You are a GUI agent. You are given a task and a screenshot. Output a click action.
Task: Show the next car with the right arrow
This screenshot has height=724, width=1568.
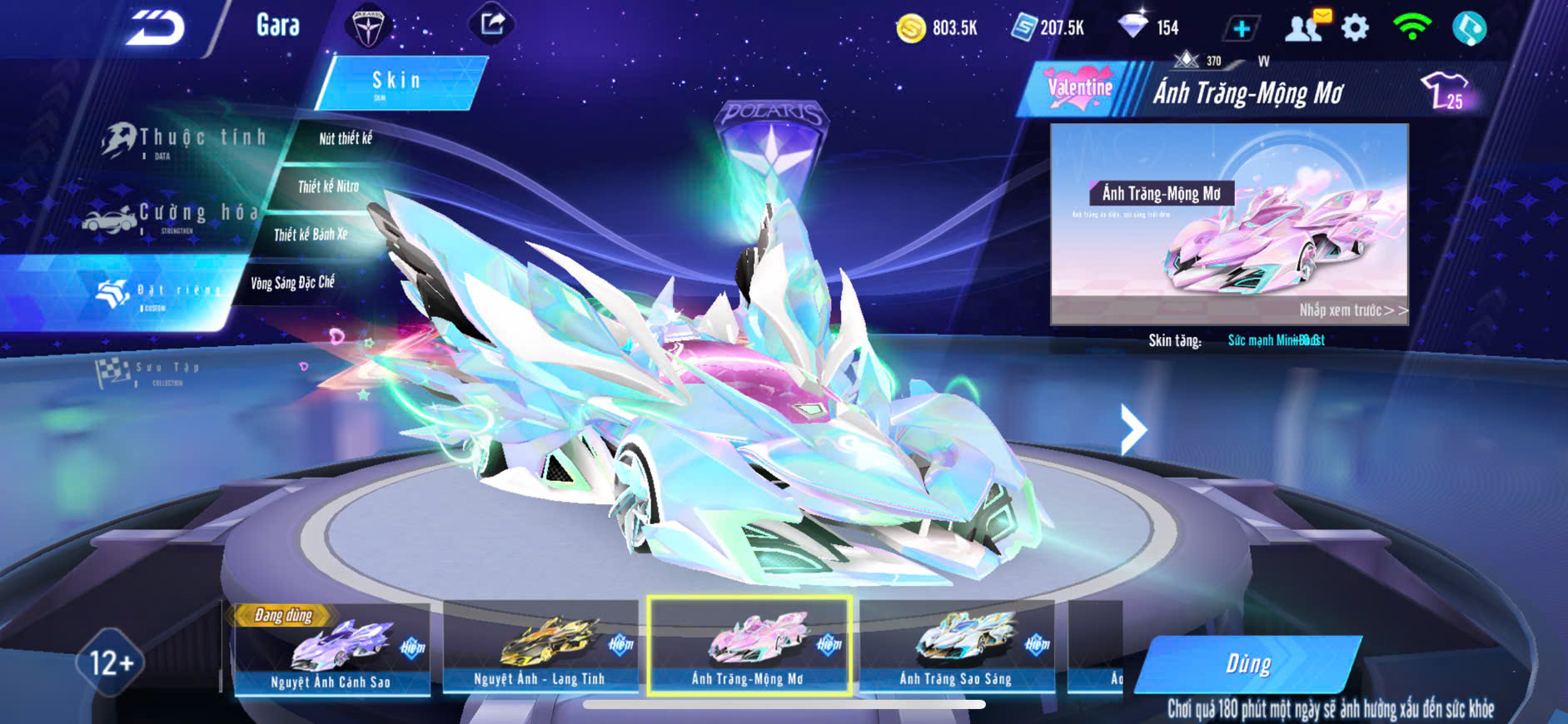(x=1132, y=429)
